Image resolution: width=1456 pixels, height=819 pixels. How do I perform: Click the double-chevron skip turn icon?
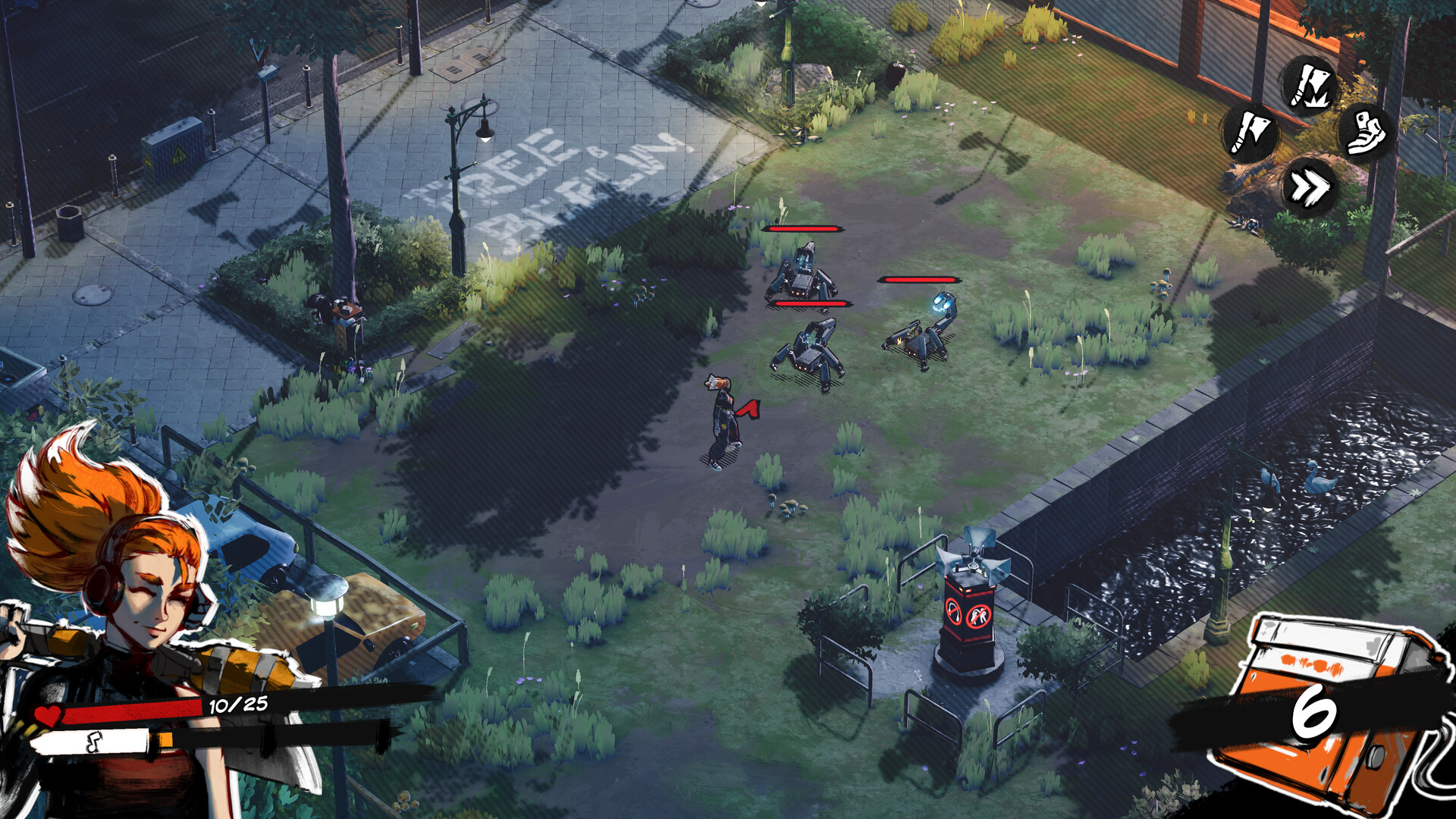click(x=1309, y=187)
